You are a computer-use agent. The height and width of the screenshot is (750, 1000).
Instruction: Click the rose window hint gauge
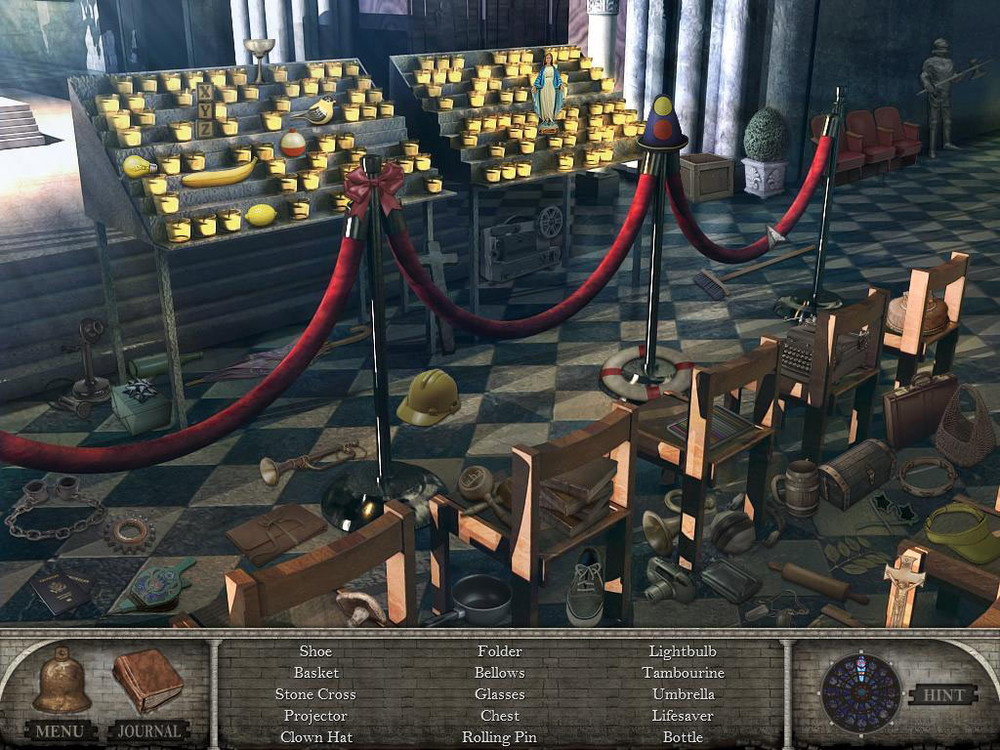(x=861, y=692)
